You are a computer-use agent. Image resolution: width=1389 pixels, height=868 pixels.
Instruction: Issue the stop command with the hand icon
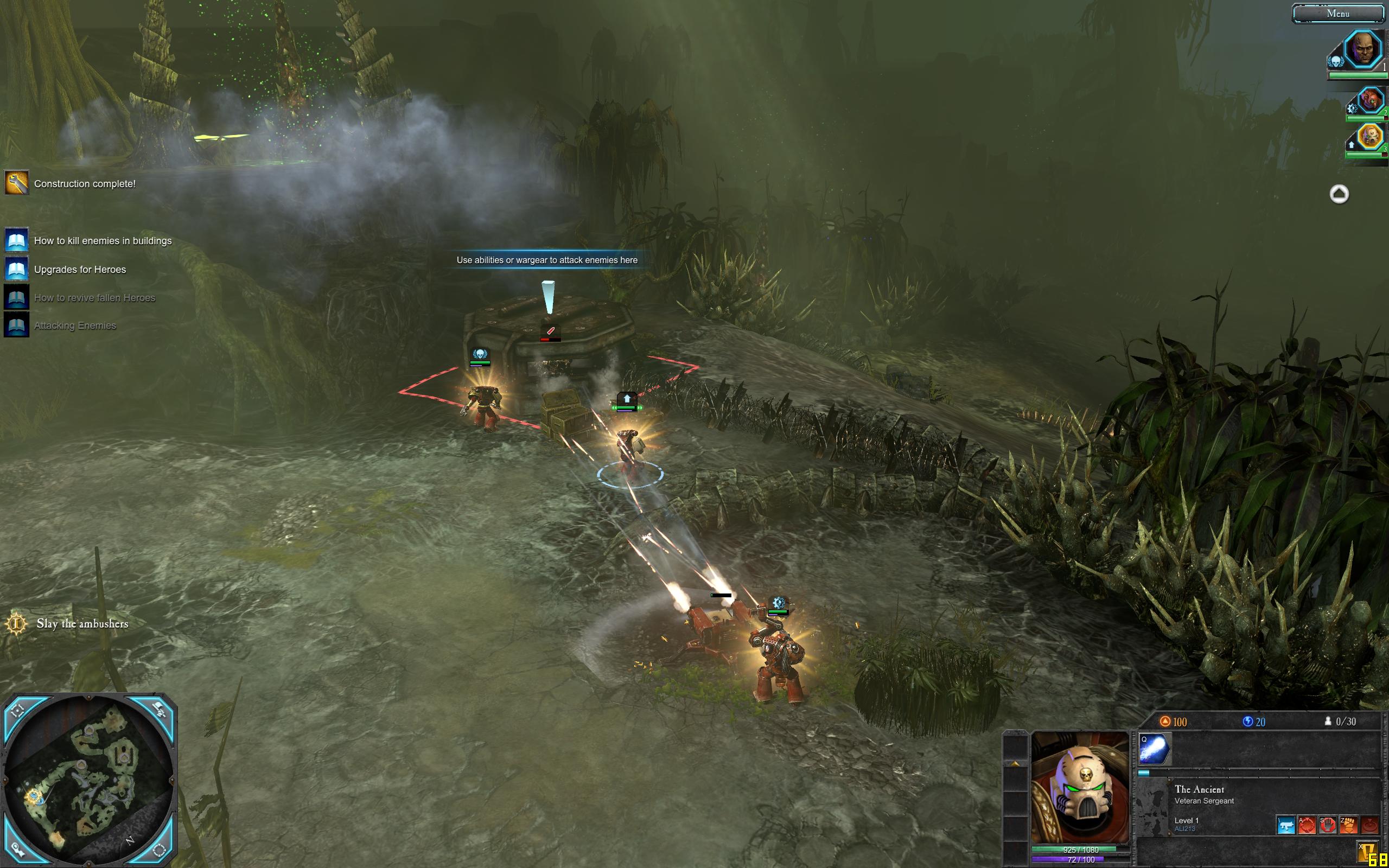pos(1328,826)
